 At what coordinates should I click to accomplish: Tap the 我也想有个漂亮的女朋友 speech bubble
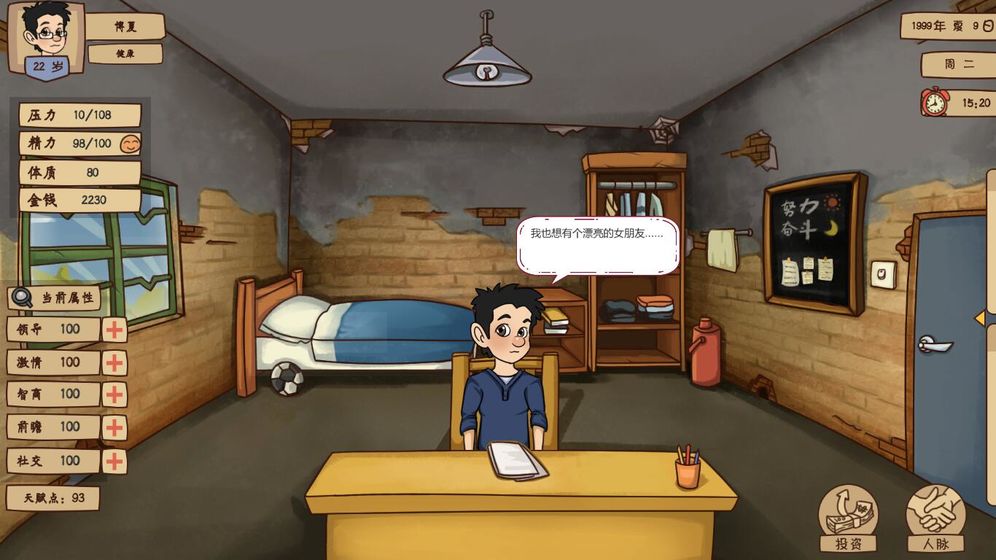click(x=597, y=245)
